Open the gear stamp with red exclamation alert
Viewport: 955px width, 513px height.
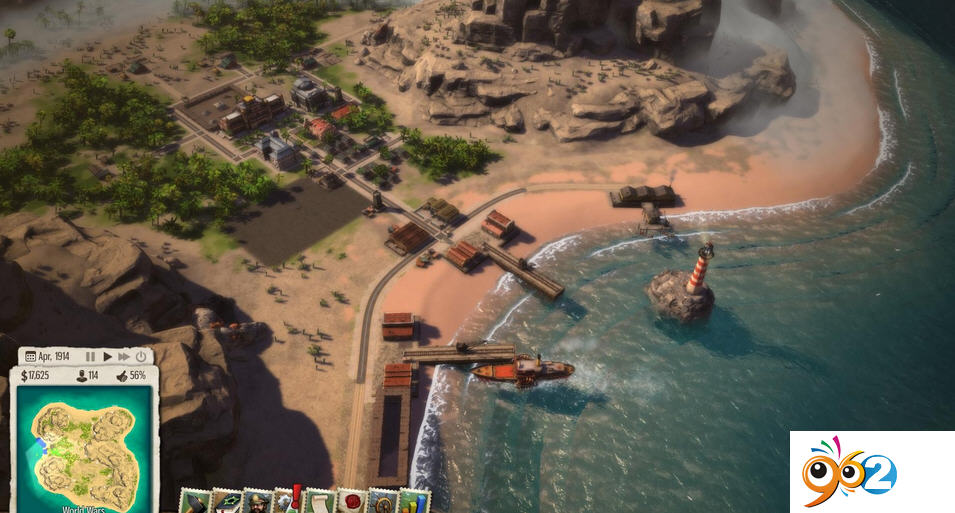point(288,502)
